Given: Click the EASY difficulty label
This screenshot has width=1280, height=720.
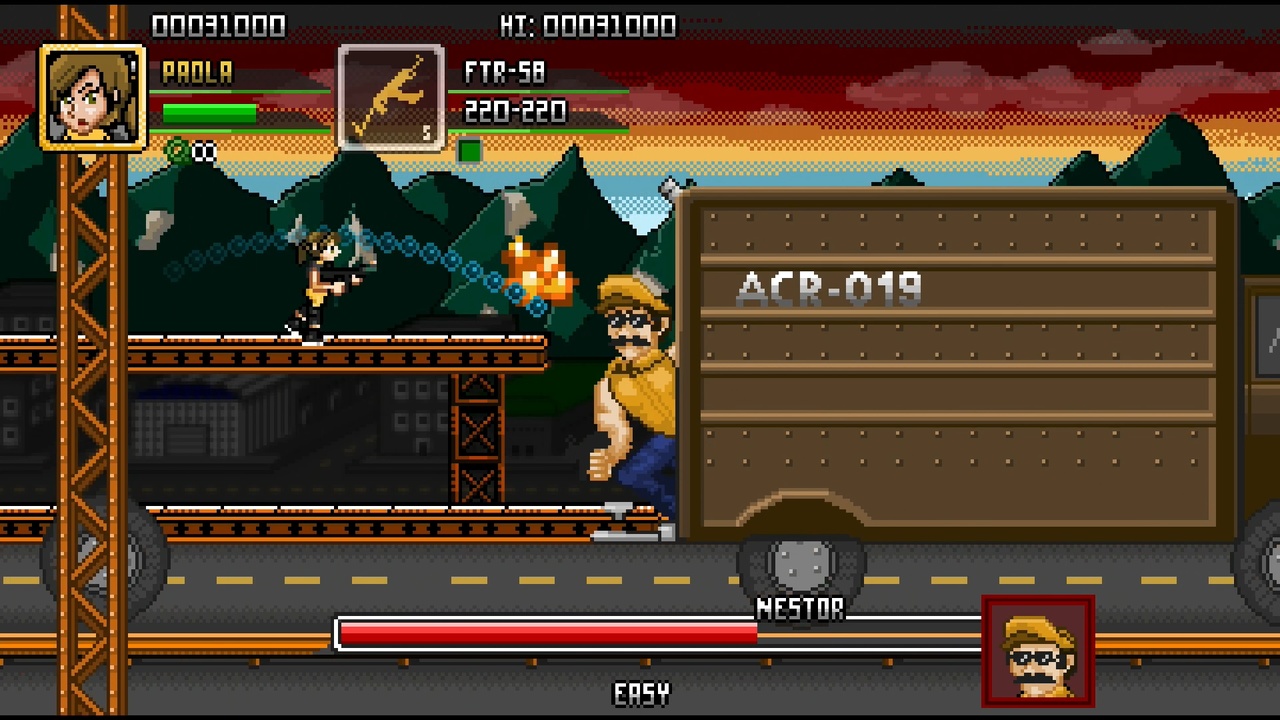Looking at the screenshot, I should 643,691.
